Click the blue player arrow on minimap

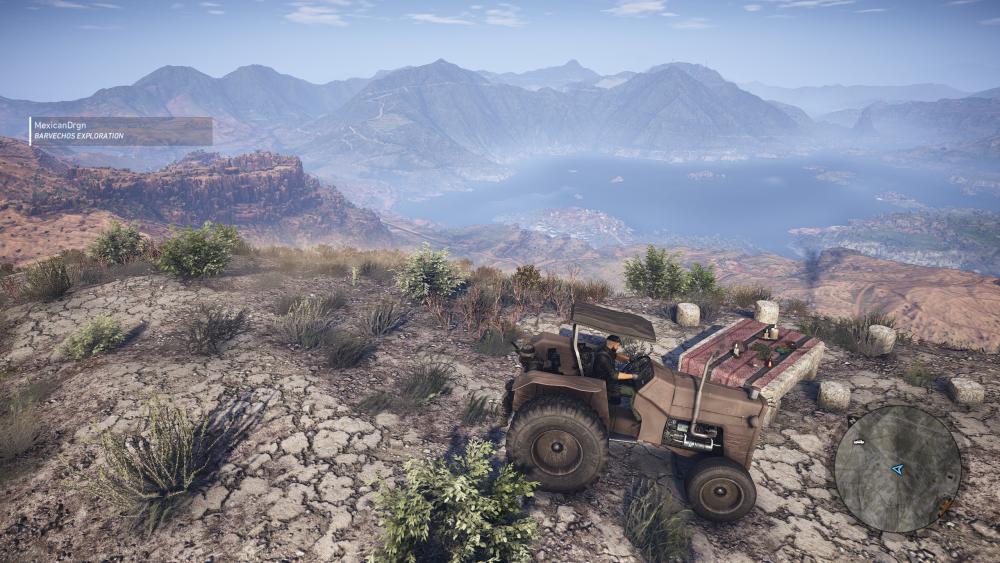point(897,468)
